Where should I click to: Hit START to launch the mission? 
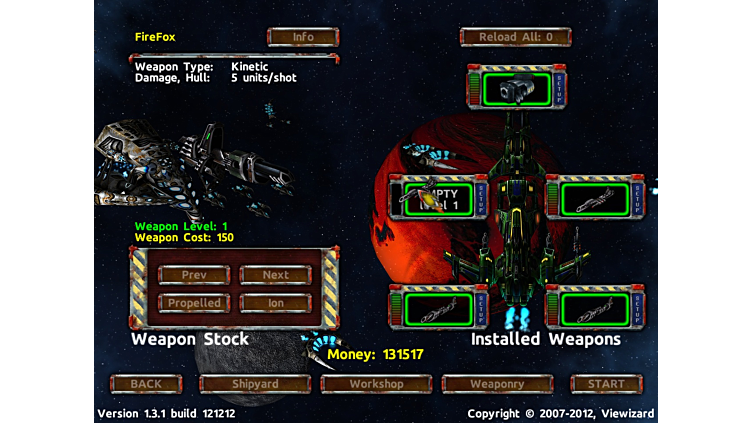tap(605, 384)
